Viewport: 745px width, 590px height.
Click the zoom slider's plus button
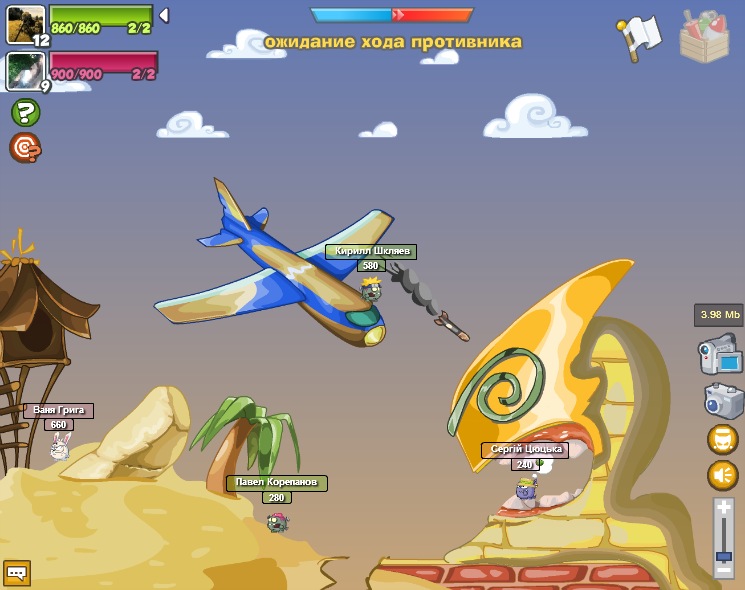tap(723, 509)
